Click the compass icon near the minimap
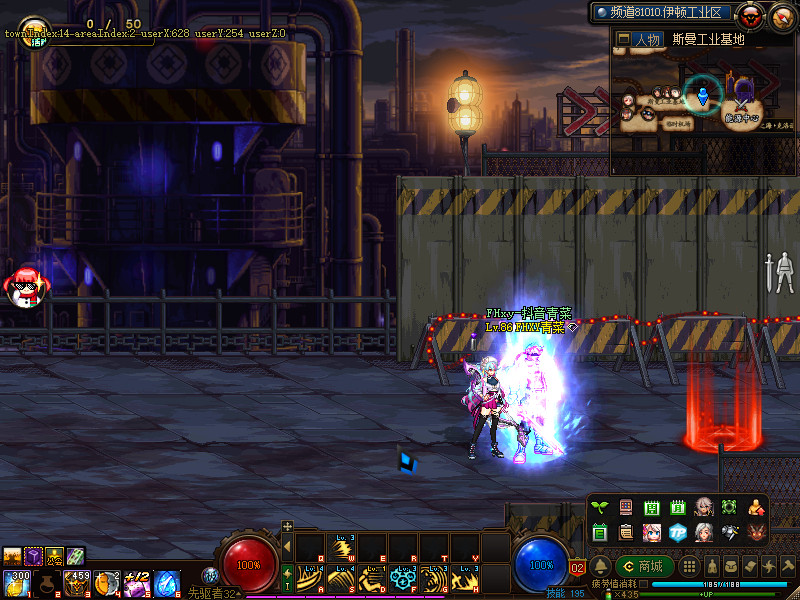The width and height of the screenshot is (800, 600). pos(781,16)
